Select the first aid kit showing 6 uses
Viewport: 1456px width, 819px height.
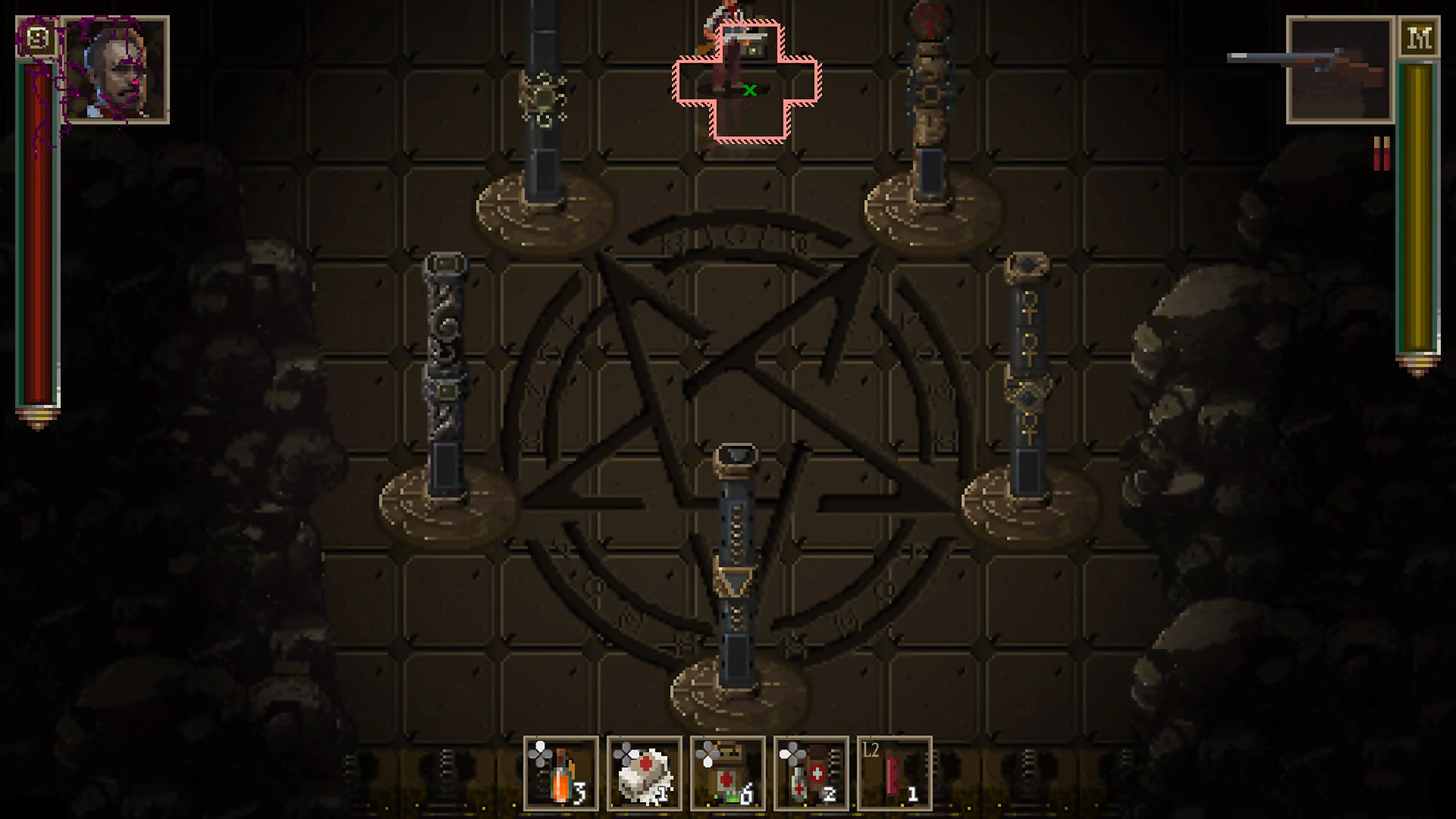[732, 777]
